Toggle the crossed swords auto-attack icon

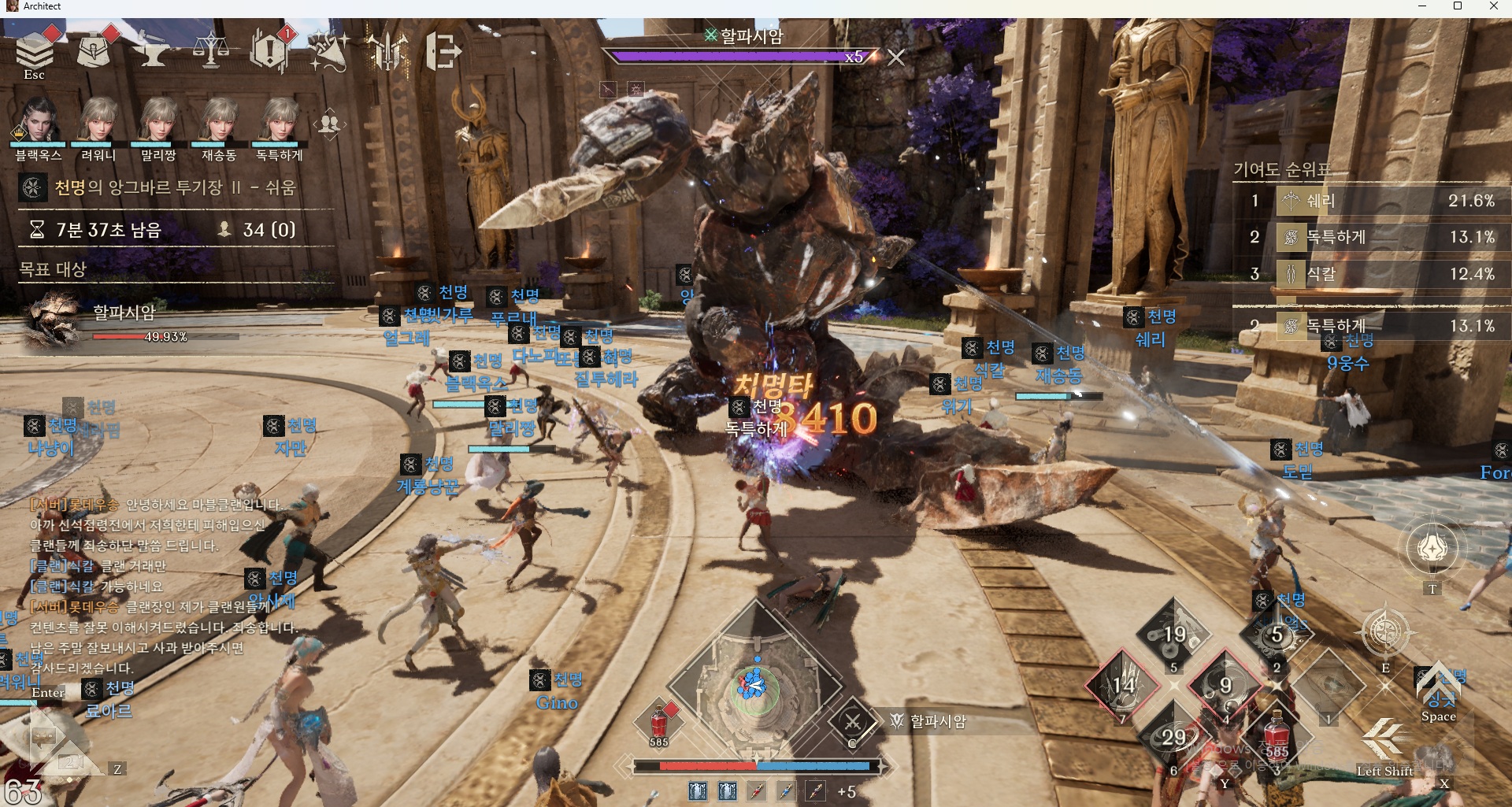coord(852,721)
